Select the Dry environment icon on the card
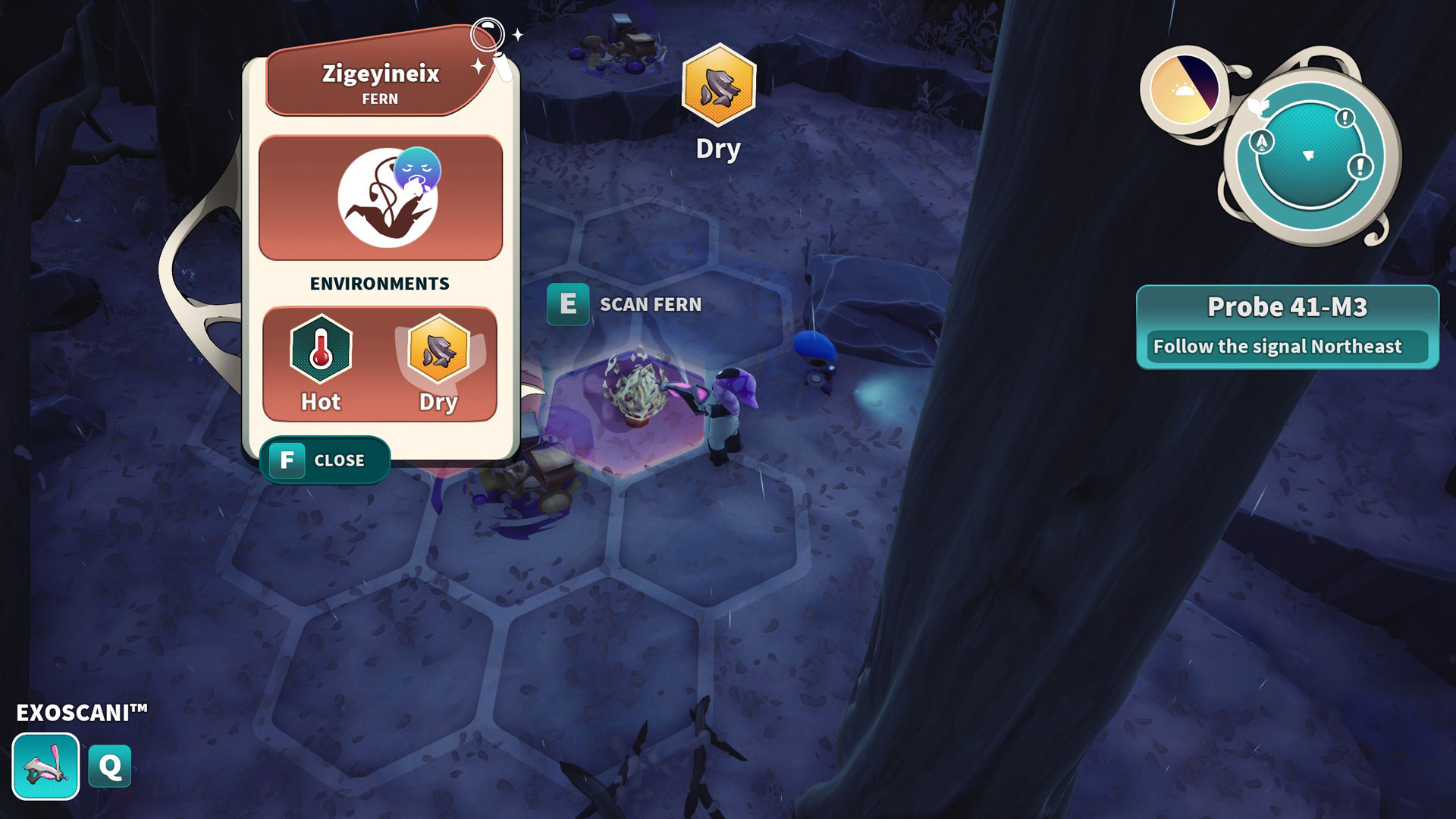 438,352
